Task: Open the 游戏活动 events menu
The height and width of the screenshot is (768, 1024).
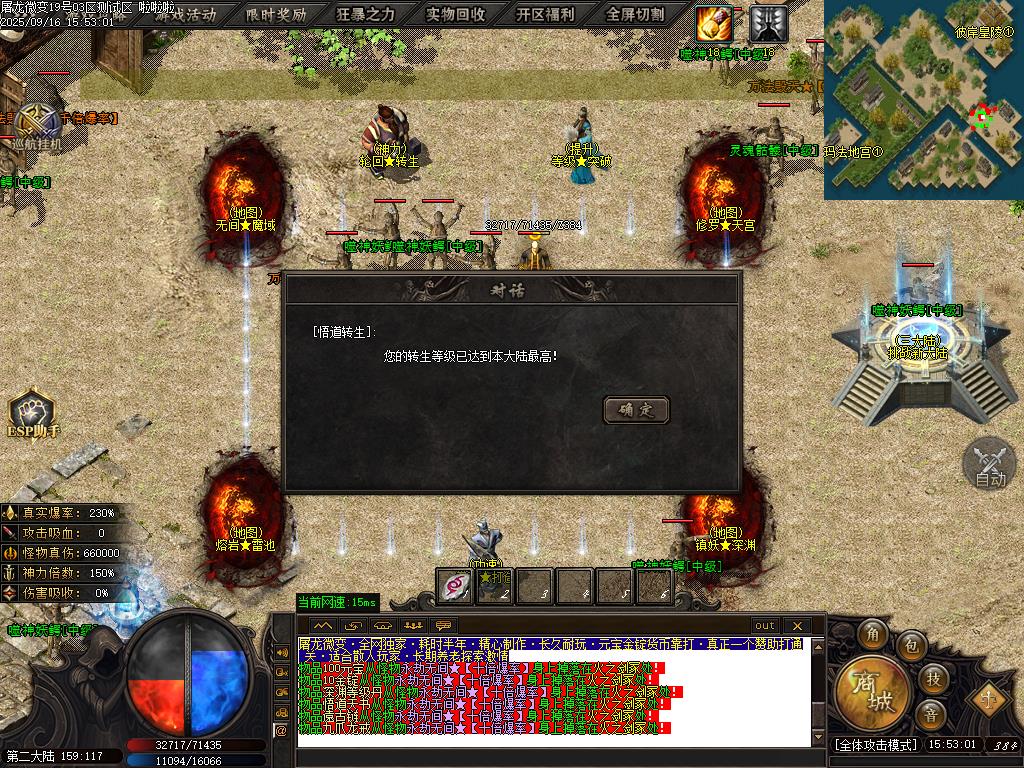Action: point(185,14)
